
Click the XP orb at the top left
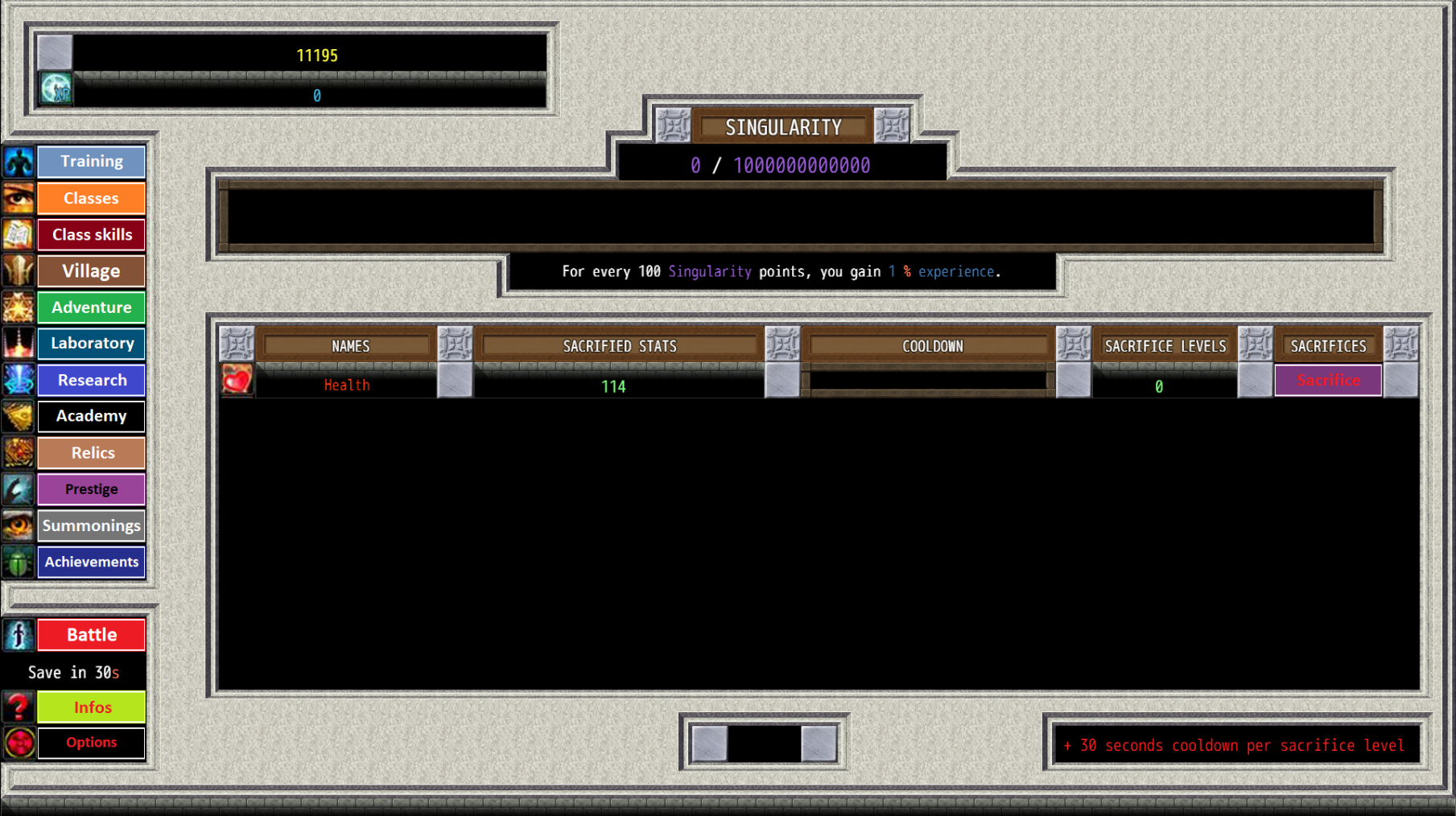click(55, 89)
